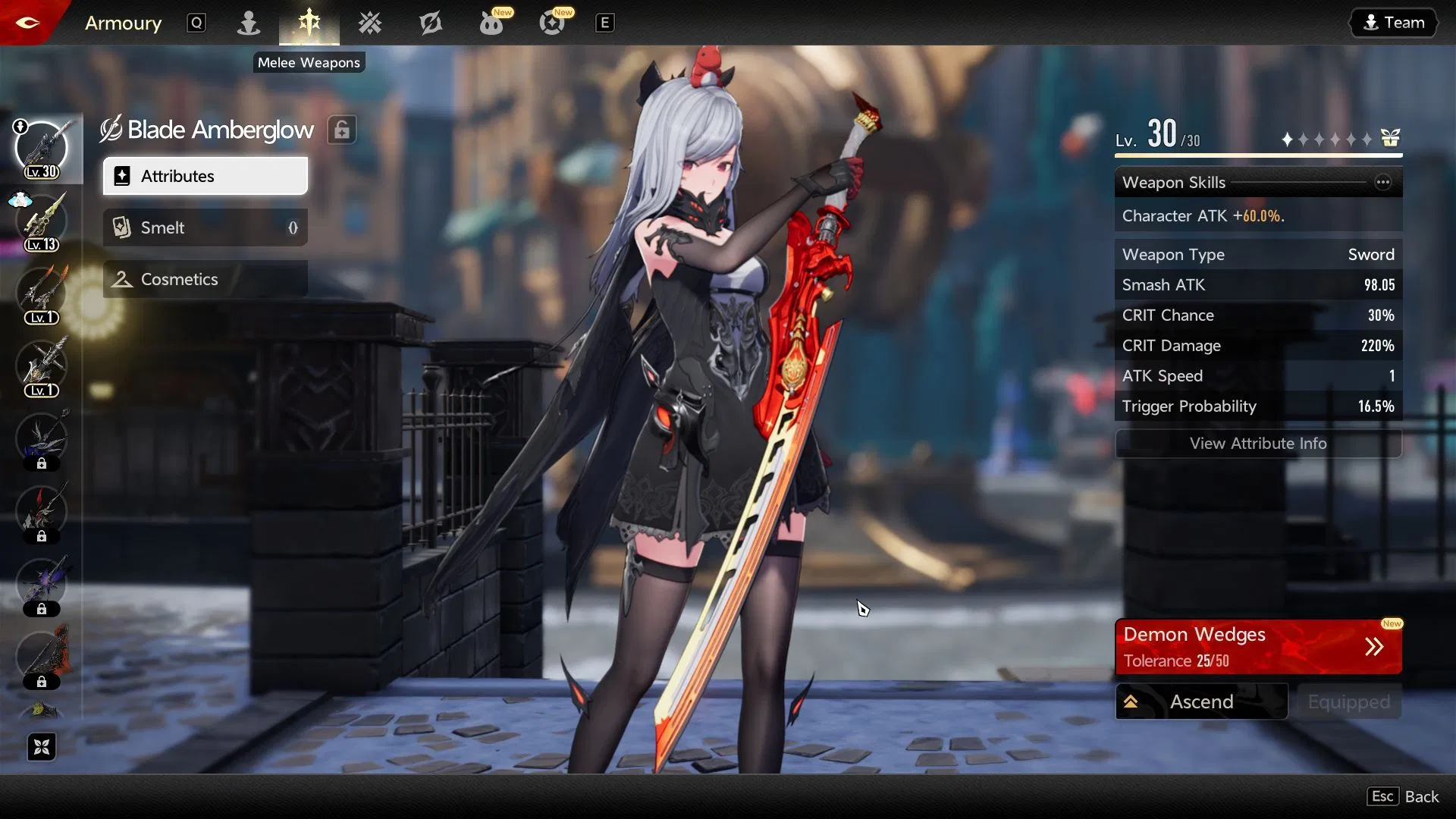Click View Attribute Info

(1258, 444)
